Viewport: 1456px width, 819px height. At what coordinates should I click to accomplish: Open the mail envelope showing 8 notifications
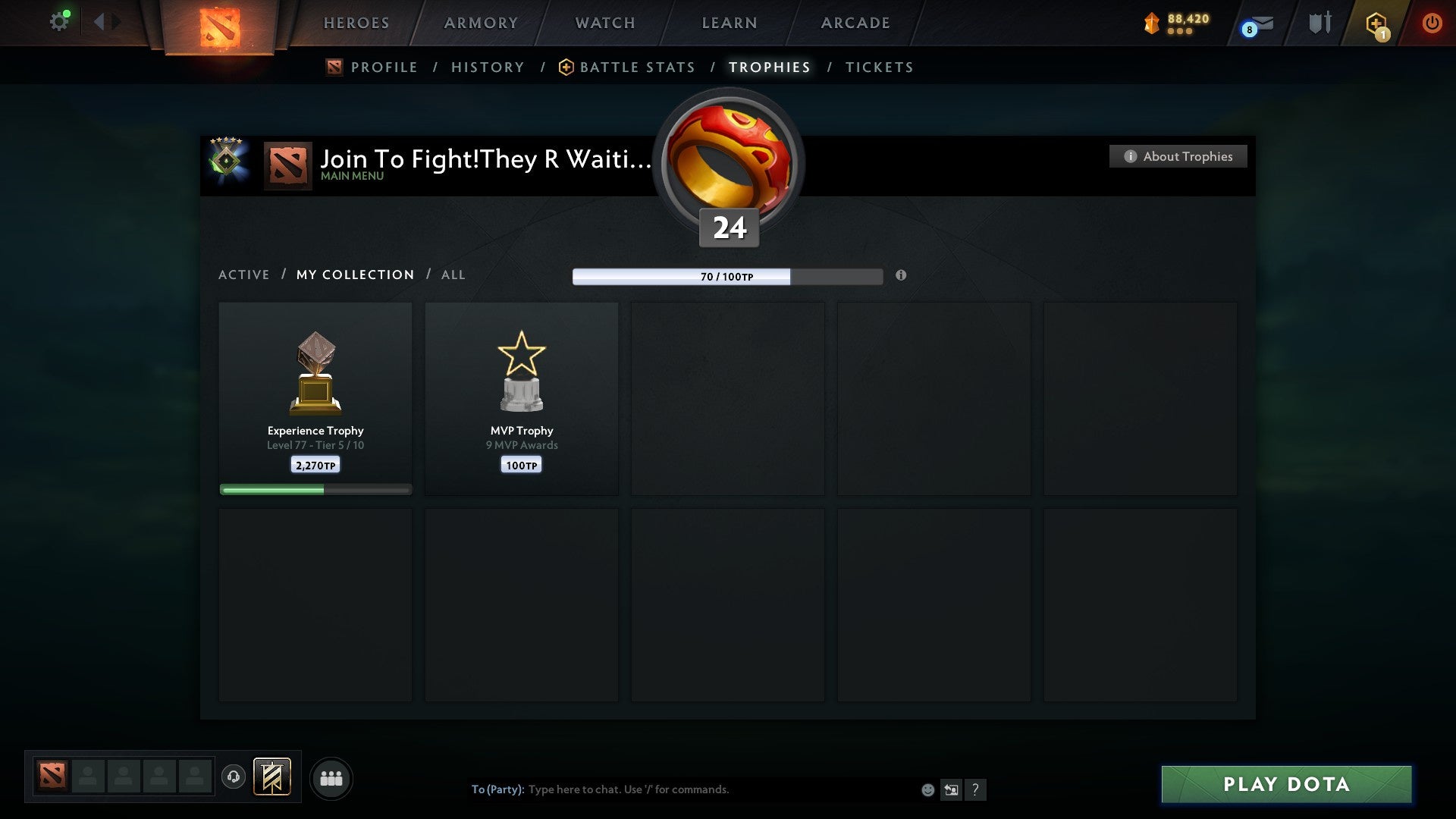[x=1252, y=24]
